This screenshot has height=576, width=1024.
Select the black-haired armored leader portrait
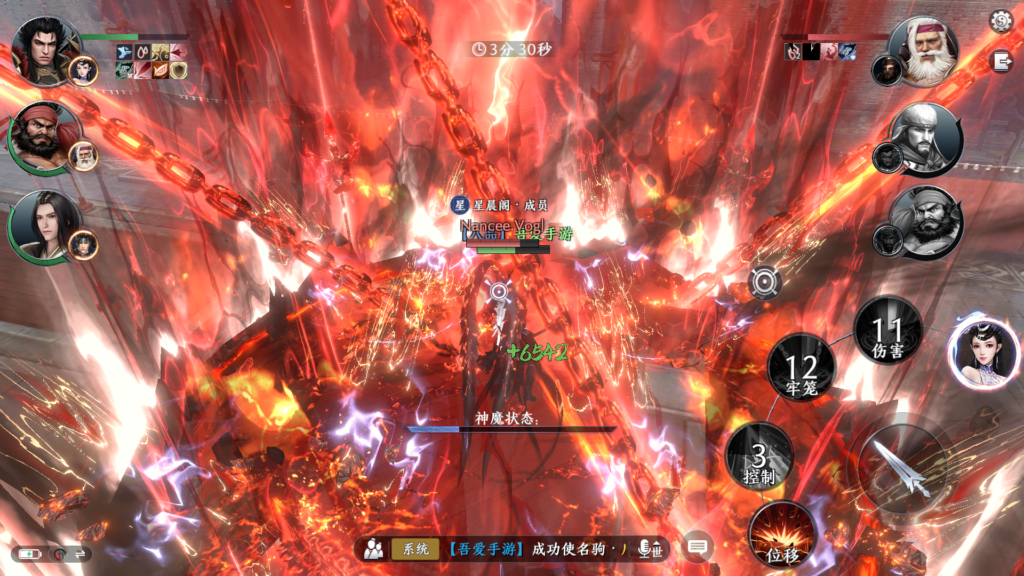click(45, 48)
